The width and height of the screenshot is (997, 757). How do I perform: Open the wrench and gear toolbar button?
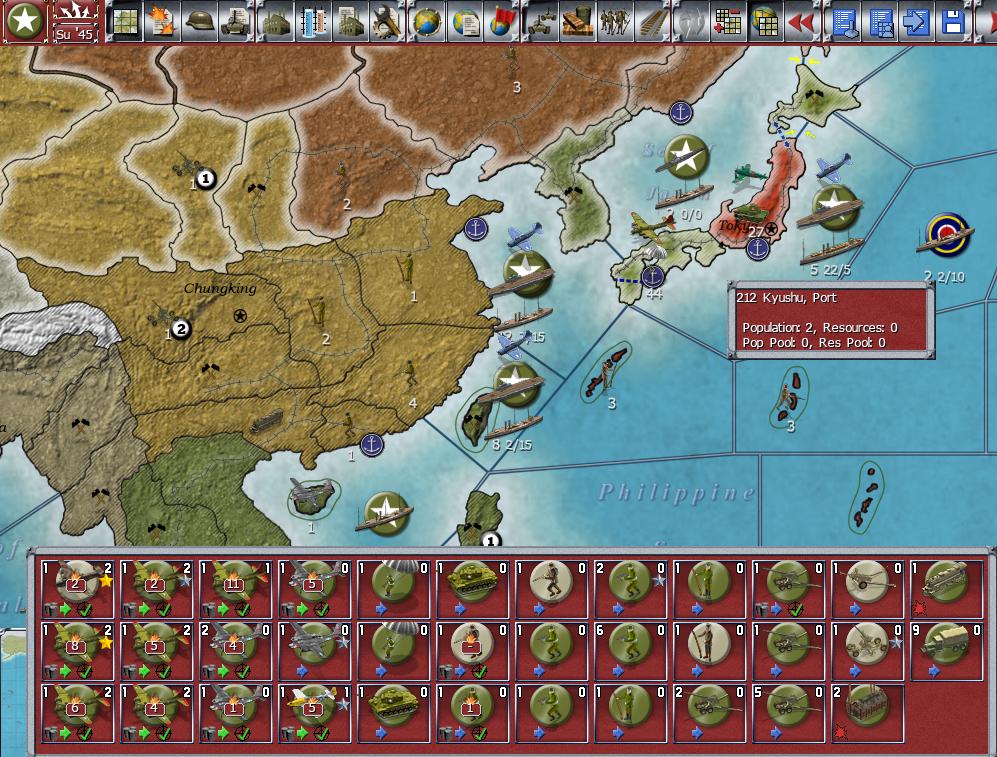coord(384,21)
